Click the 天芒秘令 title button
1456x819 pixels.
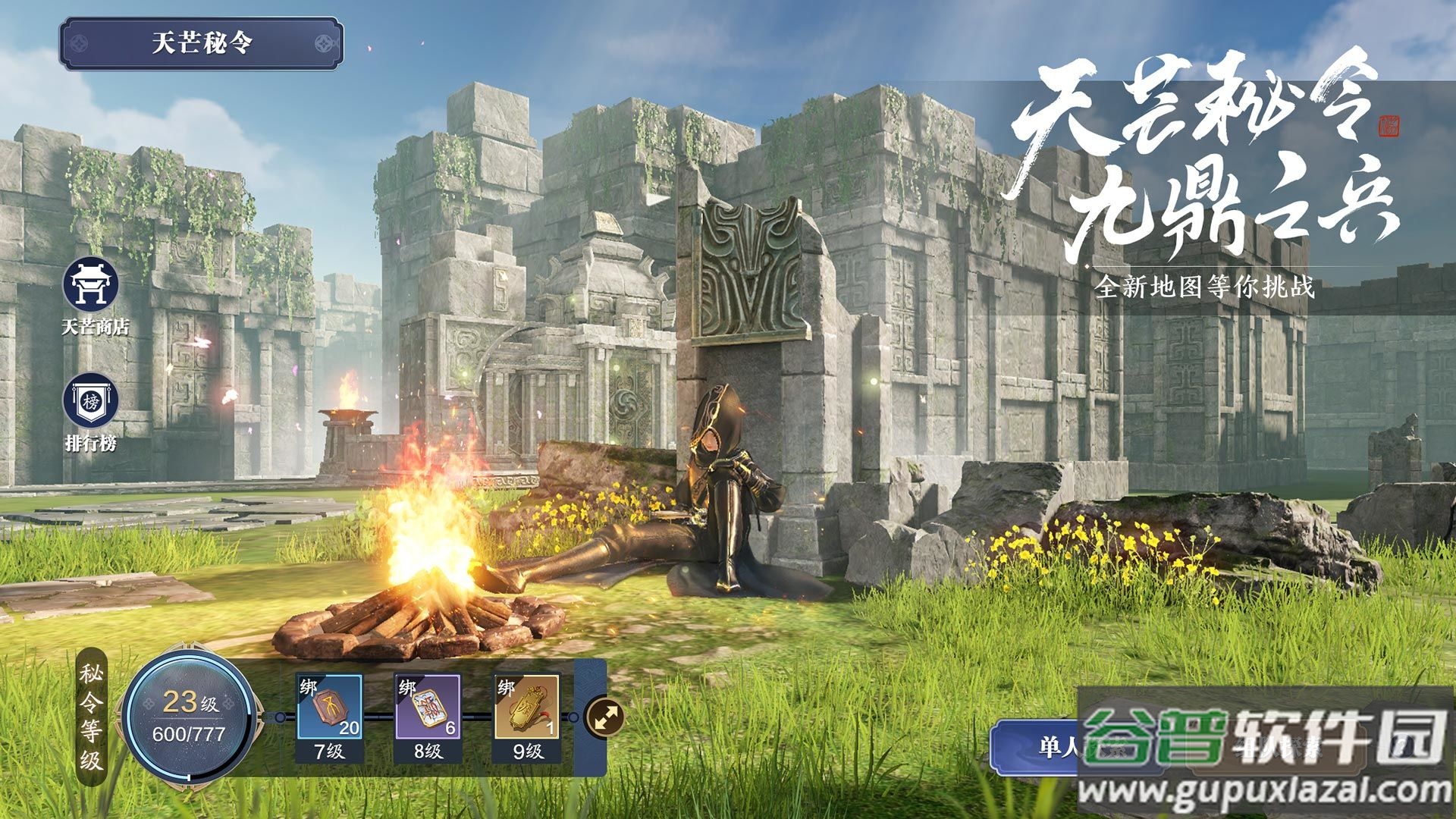(x=202, y=44)
